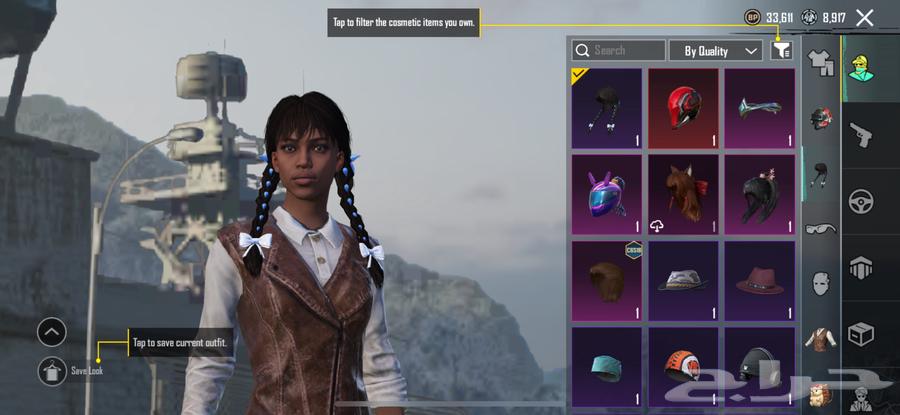Select the purple cat-ear helmet item
Screen dimensions: 900x415
click(x=606, y=194)
